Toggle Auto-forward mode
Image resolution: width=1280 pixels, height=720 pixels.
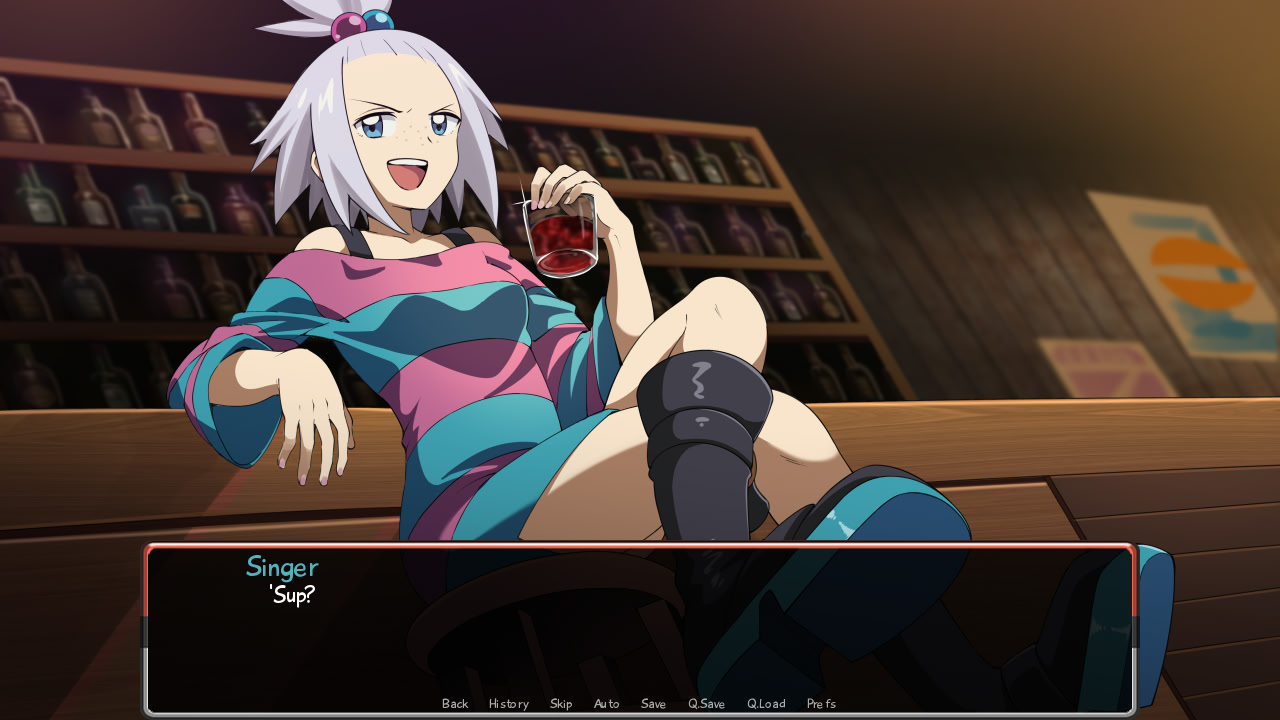(606, 703)
